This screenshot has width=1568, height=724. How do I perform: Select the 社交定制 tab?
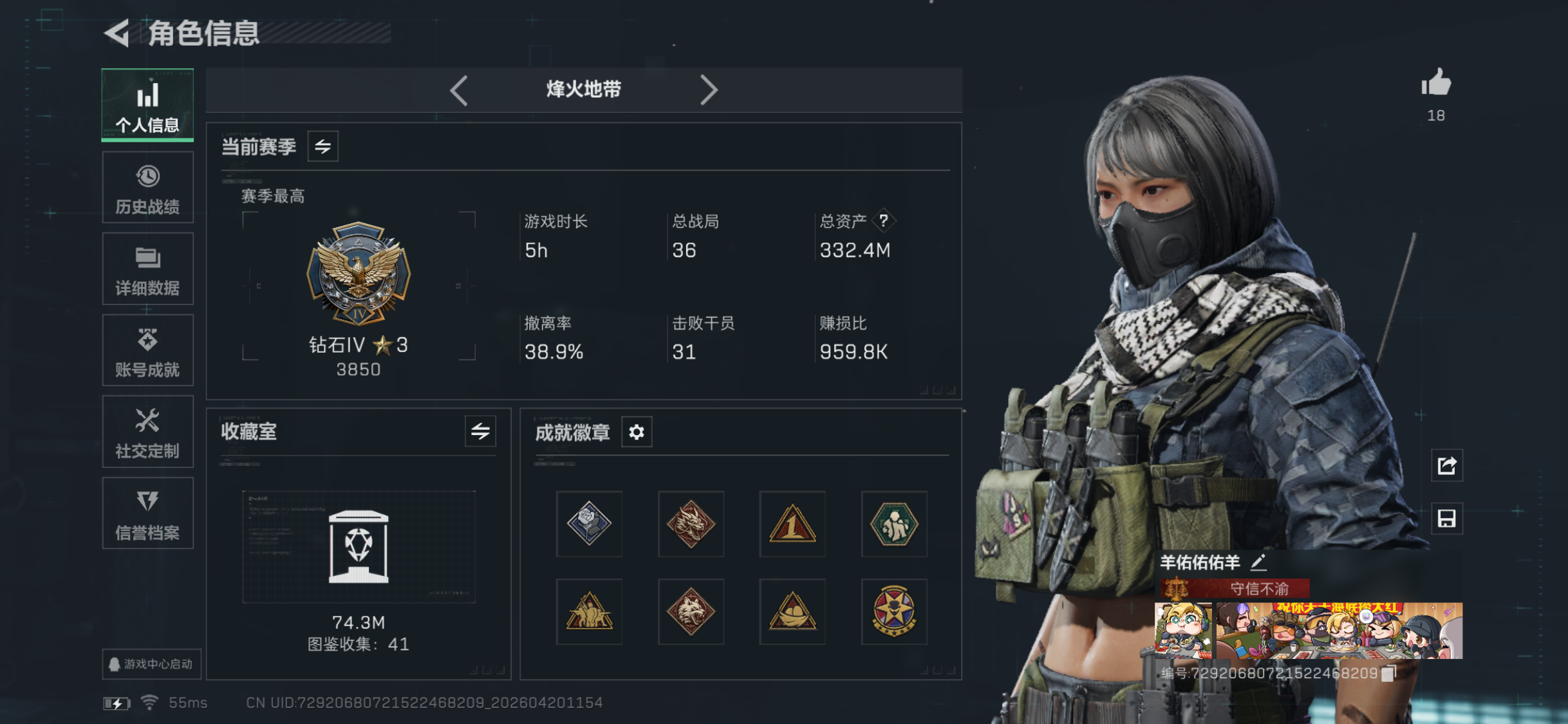tap(147, 432)
